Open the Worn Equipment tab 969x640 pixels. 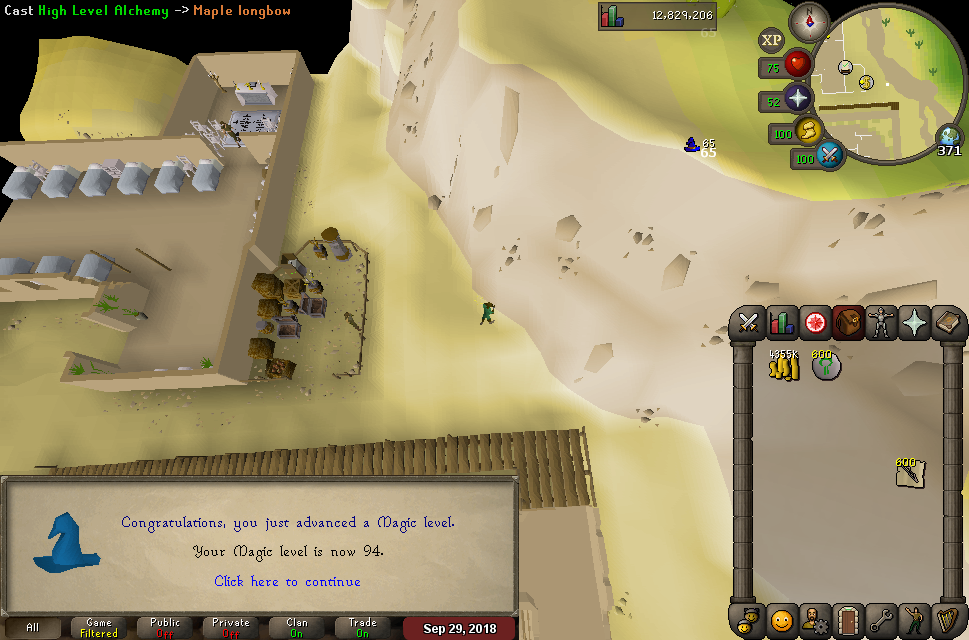tap(881, 322)
